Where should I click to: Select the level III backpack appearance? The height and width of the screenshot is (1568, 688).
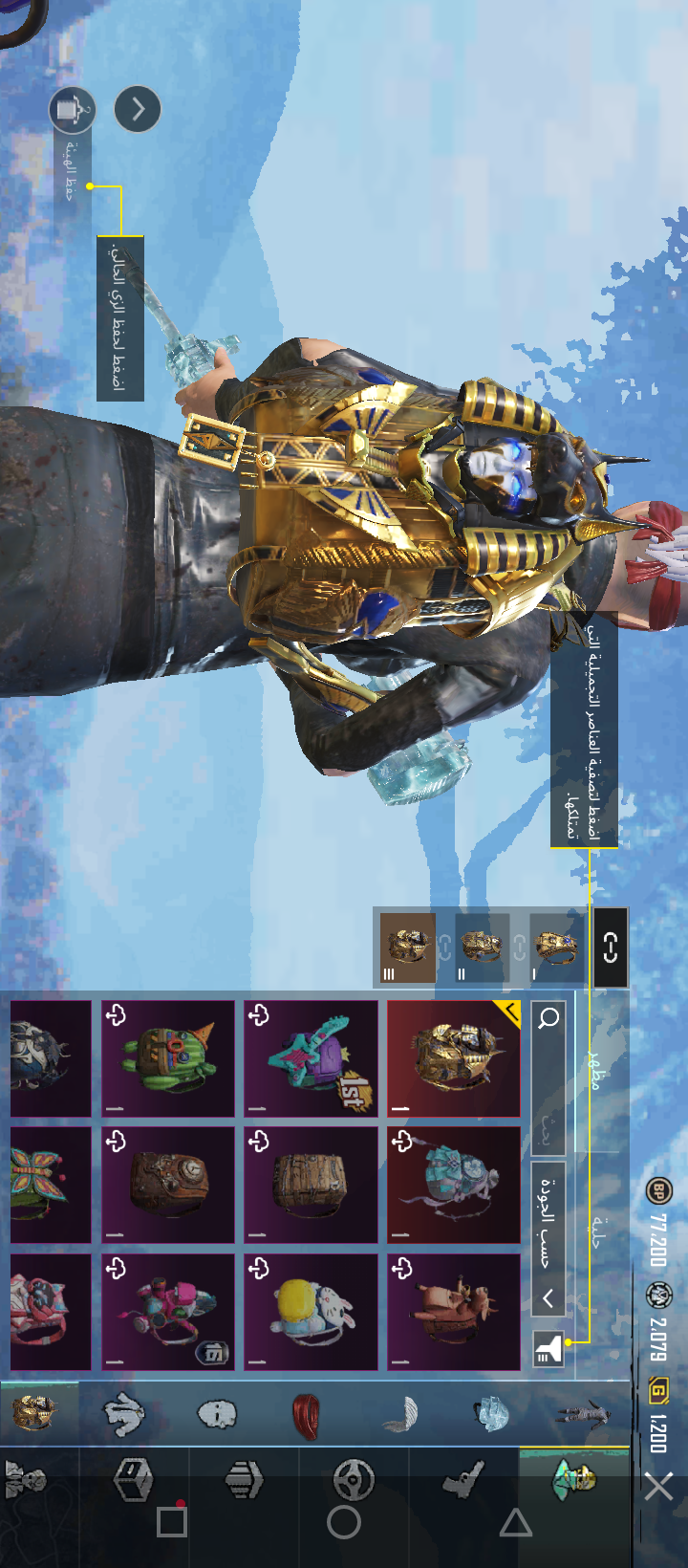[408, 947]
